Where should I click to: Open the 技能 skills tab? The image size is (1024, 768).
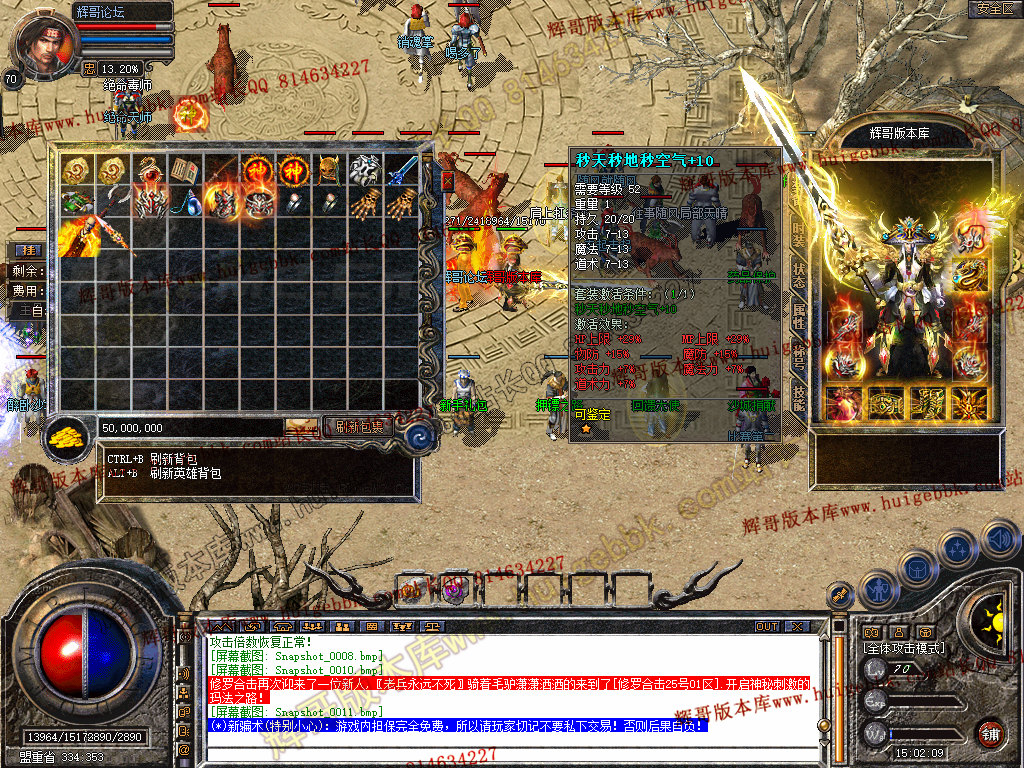pos(798,396)
